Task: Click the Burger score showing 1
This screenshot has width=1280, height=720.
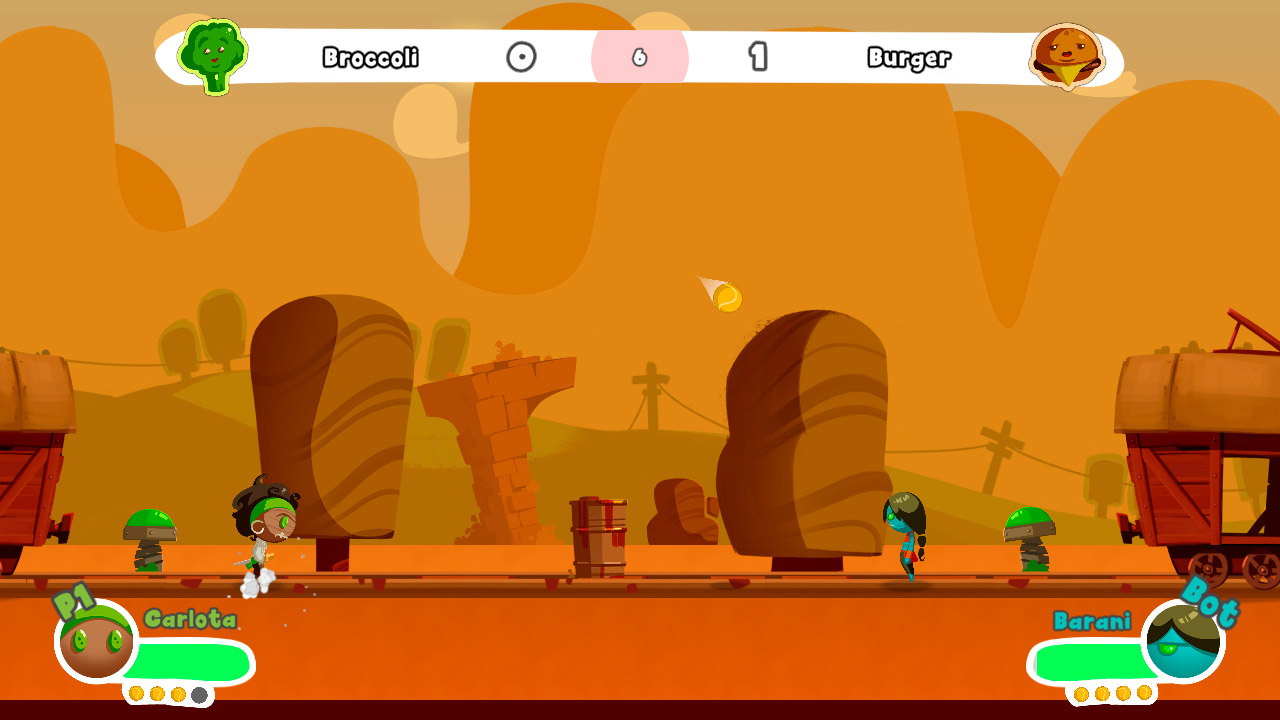Action: click(x=757, y=58)
